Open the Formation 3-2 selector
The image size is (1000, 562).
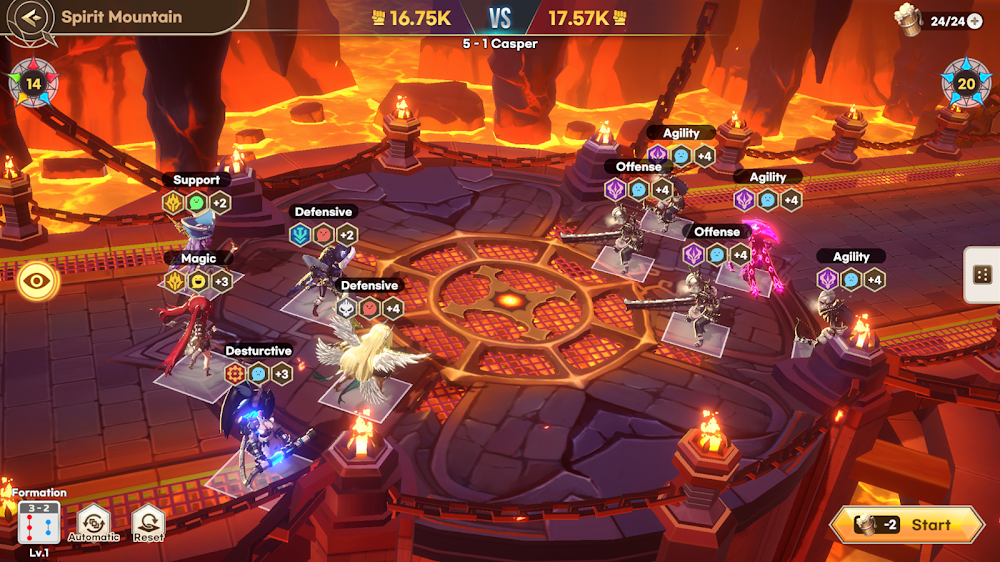pyautogui.click(x=39, y=523)
